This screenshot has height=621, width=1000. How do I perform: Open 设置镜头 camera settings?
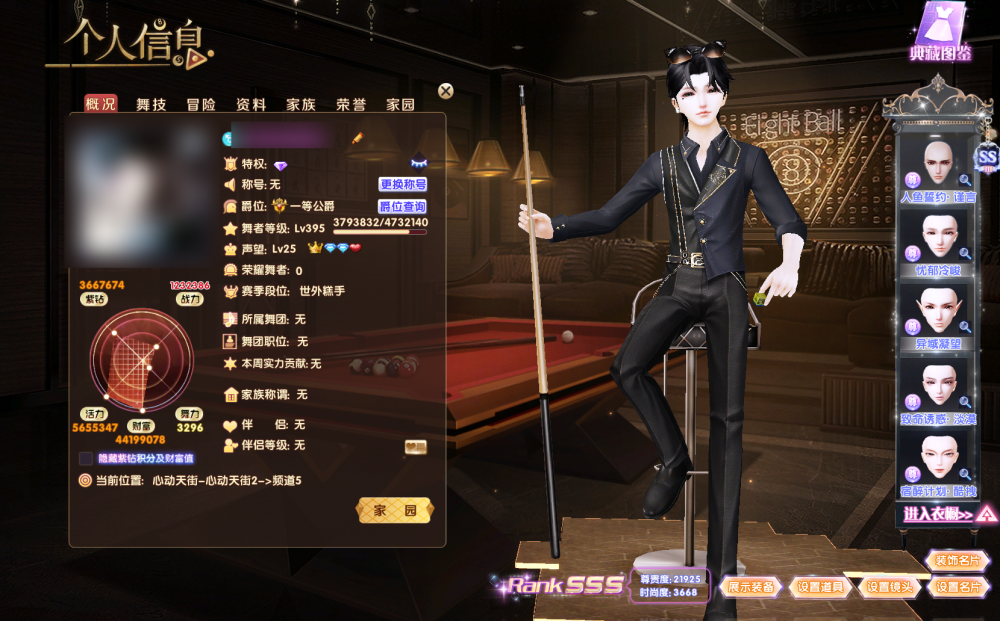(890, 587)
